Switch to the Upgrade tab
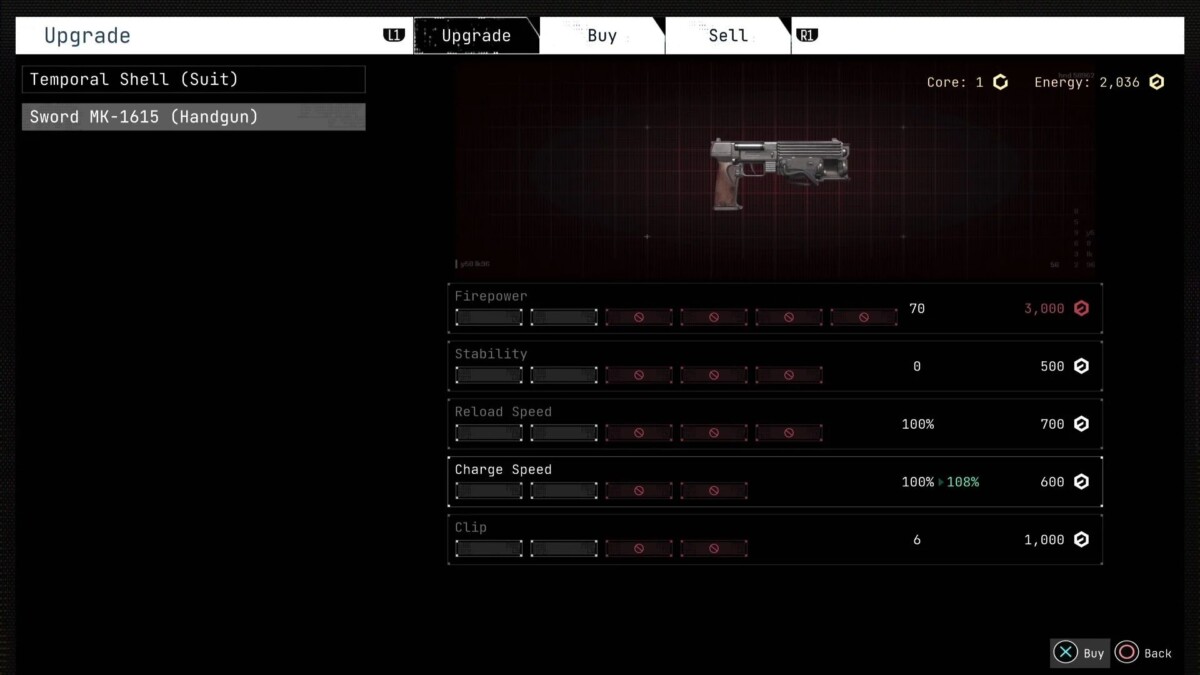The width and height of the screenshot is (1200, 675). 476,36
